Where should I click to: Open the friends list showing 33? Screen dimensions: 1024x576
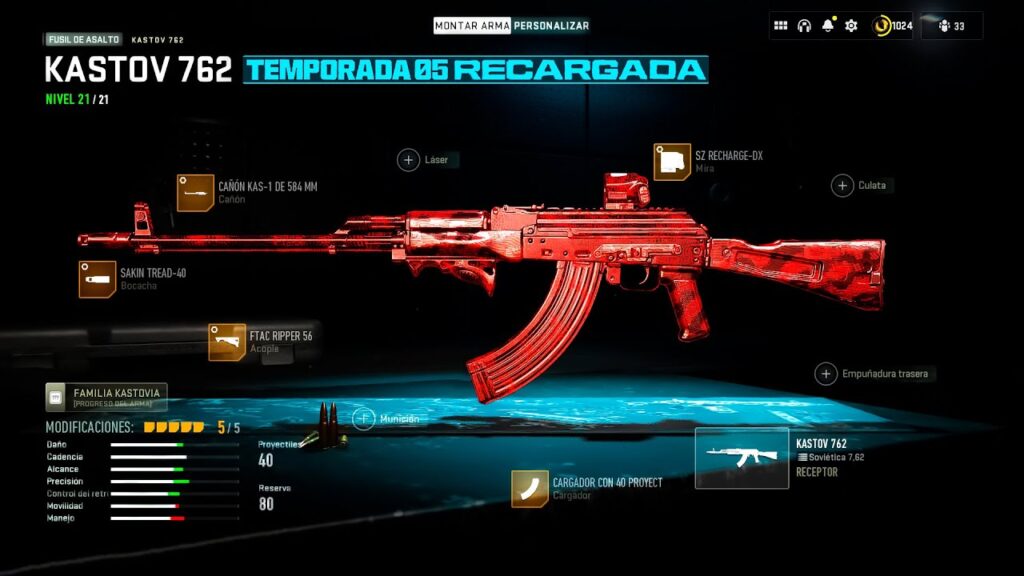click(x=951, y=26)
